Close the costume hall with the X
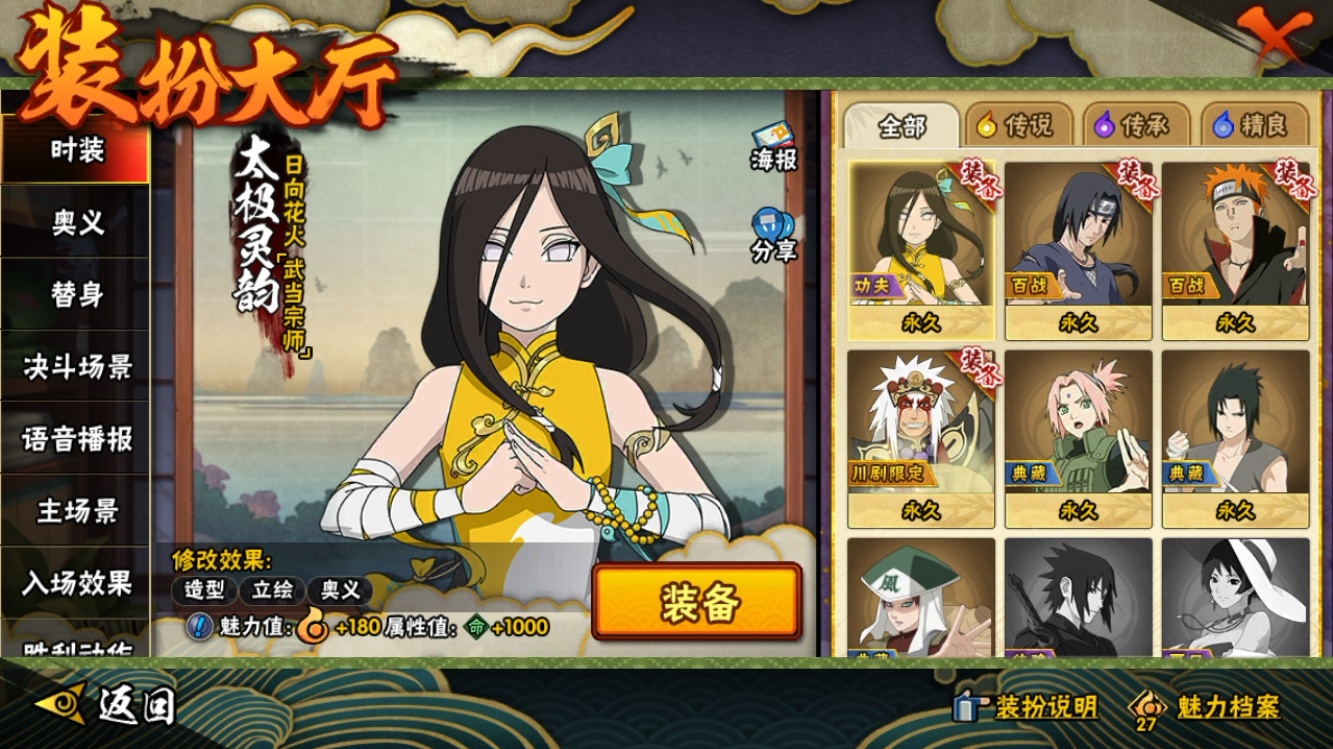The width and height of the screenshot is (1333, 749). point(1274,37)
